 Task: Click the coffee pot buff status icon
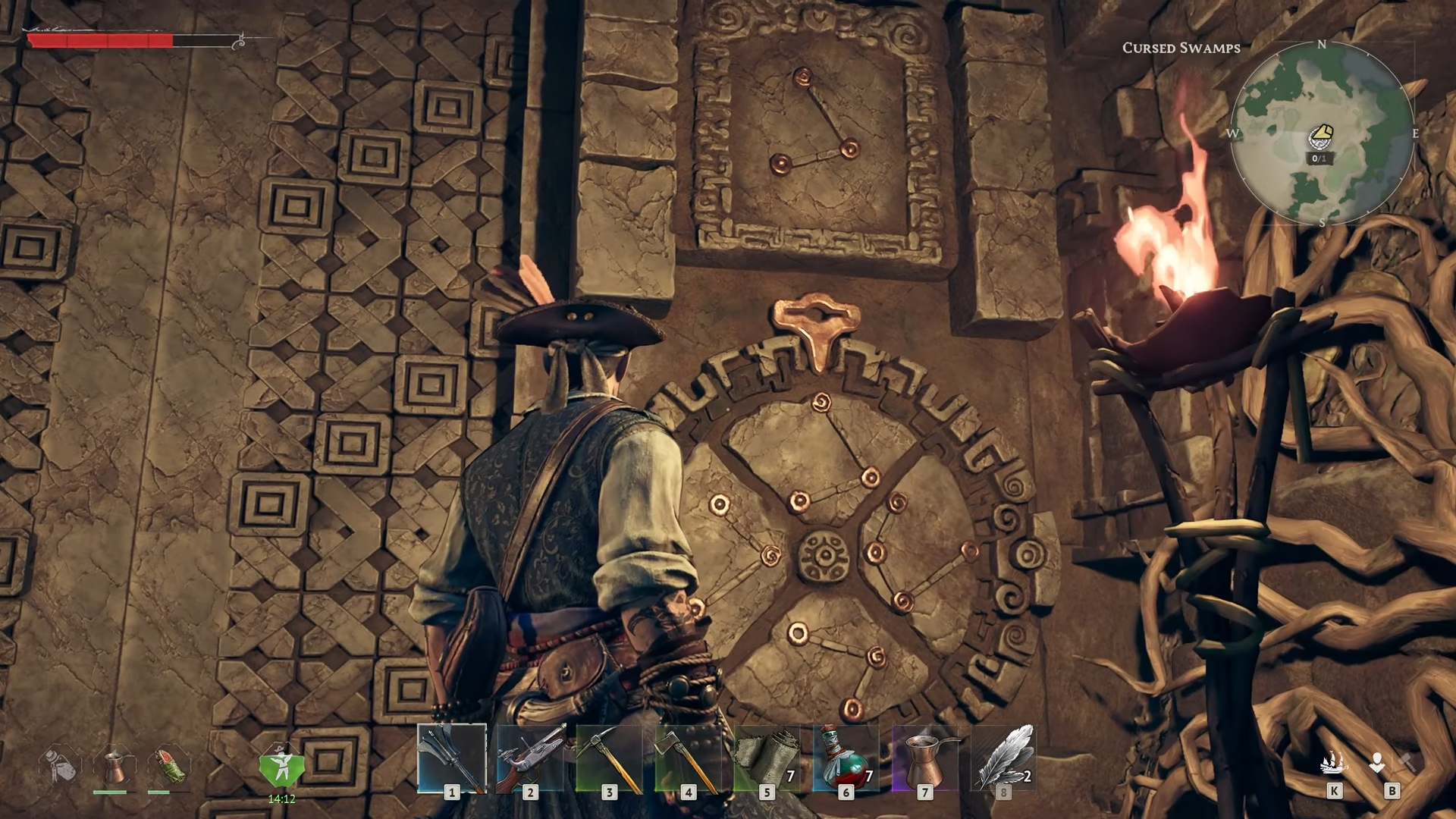pos(114,766)
